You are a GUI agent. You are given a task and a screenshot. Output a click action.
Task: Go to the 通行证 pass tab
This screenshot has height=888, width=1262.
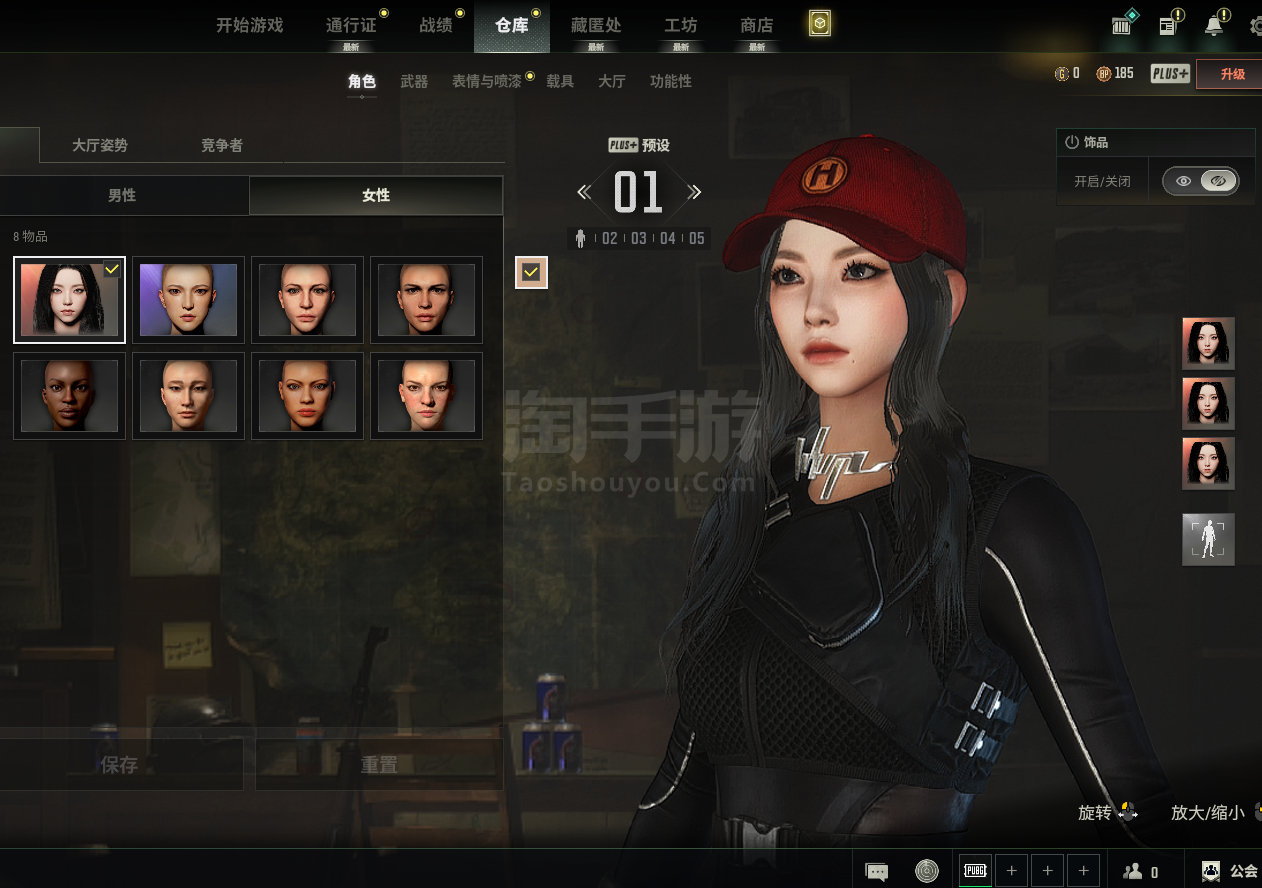(x=351, y=26)
